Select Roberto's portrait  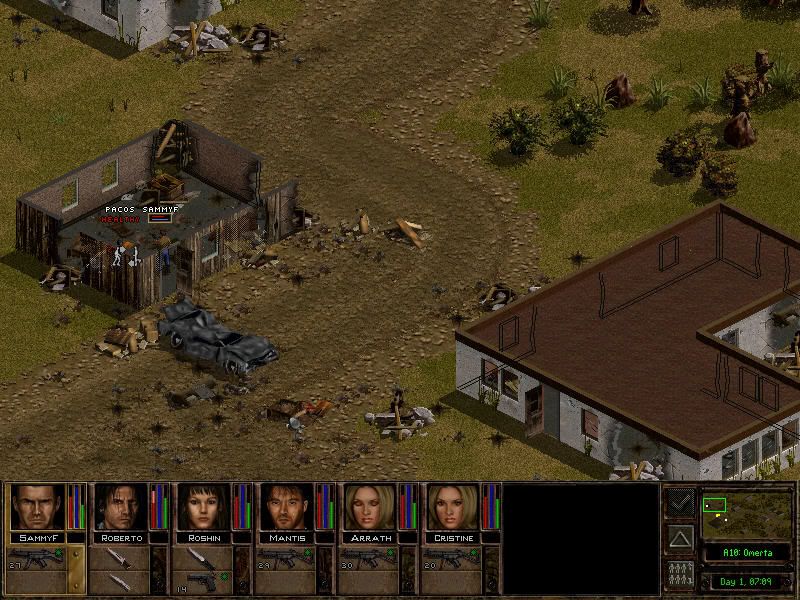tap(121, 507)
